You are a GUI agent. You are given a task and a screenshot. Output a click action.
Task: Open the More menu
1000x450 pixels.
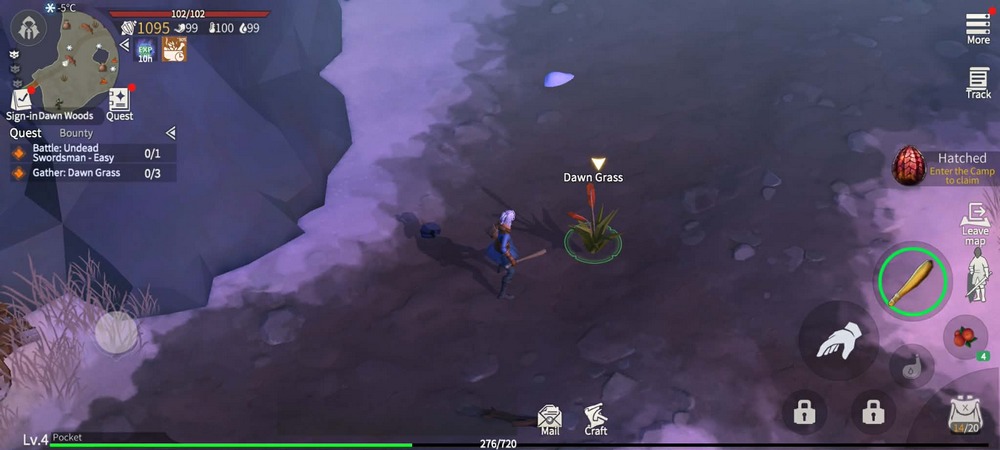[x=978, y=27]
